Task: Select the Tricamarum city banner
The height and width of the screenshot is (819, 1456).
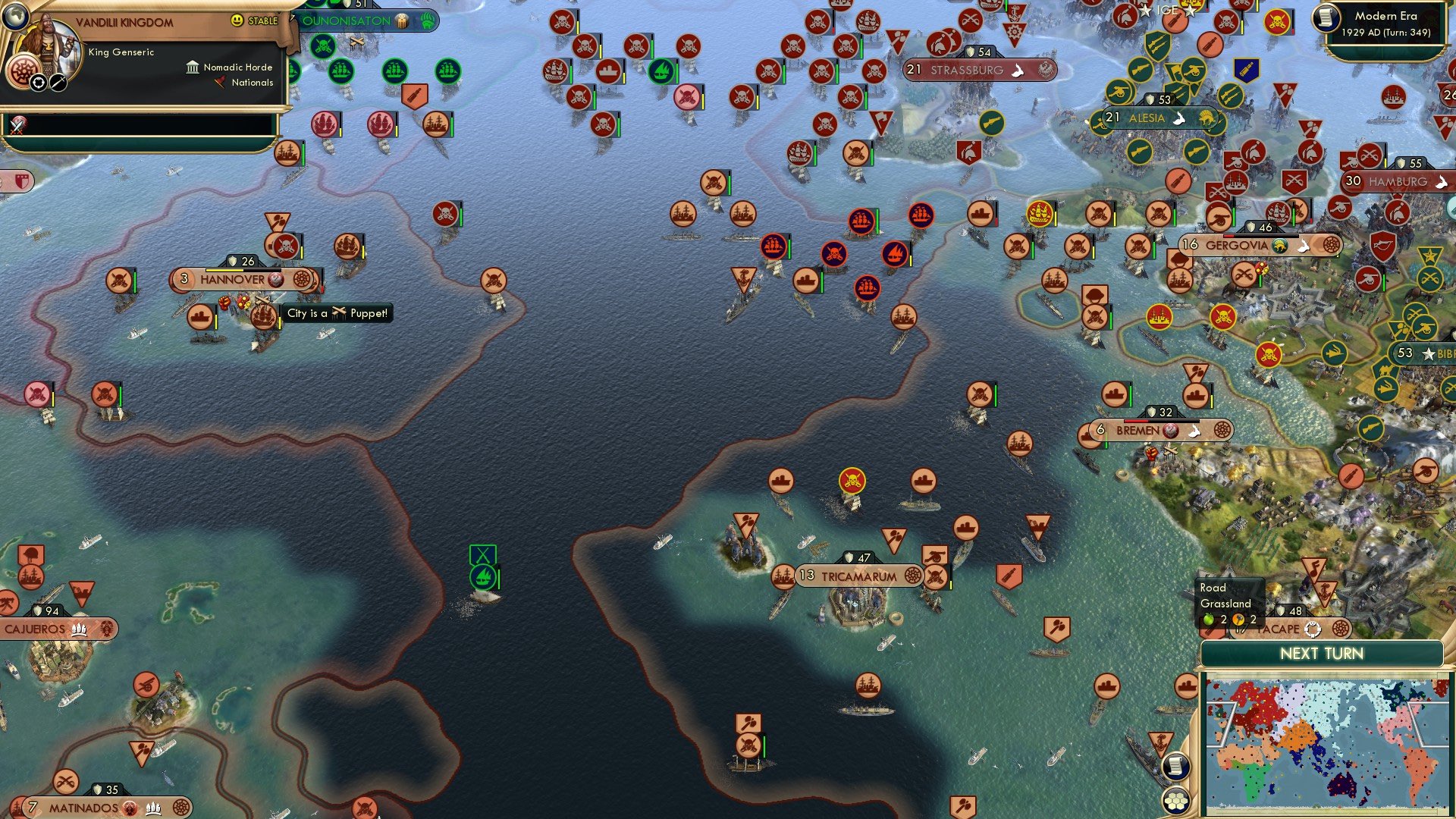Action: point(861,577)
